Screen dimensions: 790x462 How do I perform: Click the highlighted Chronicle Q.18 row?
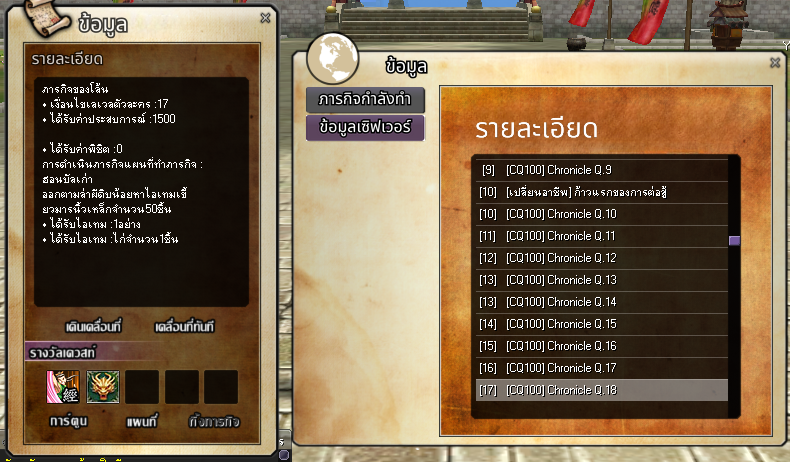pos(600,390)
